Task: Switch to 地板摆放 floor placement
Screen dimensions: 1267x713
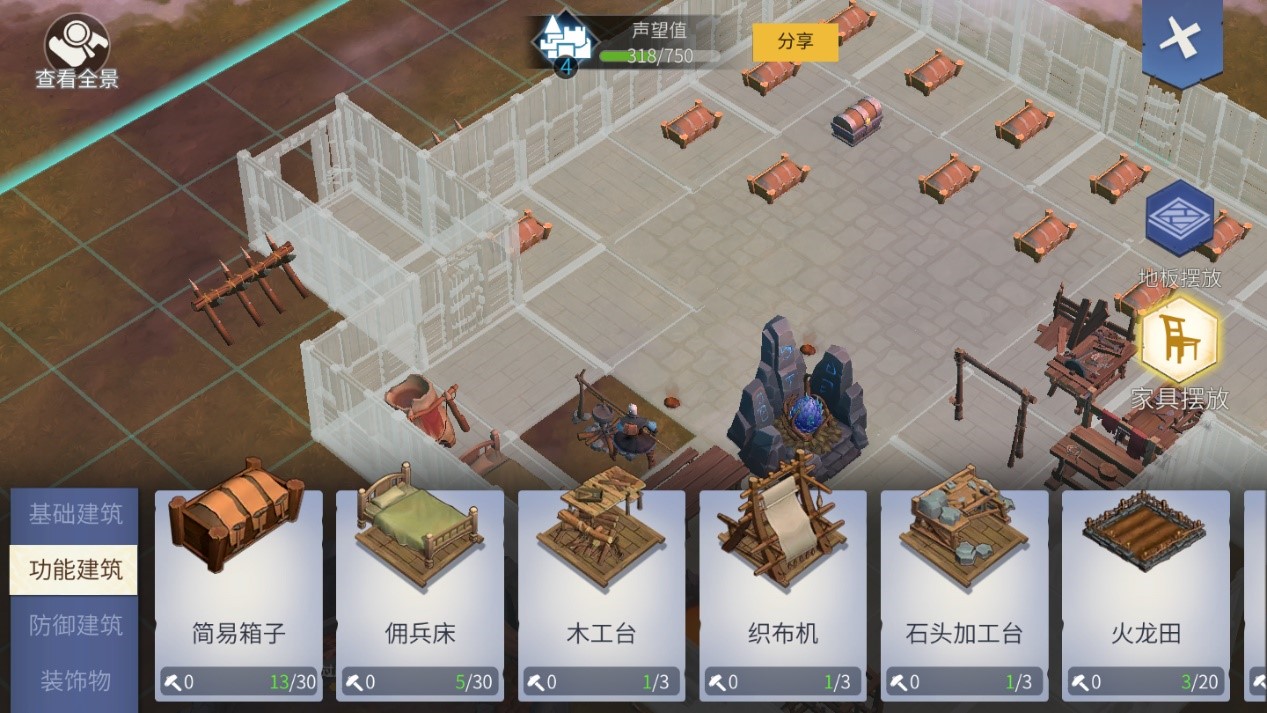Action: (x=1180, y=220)
